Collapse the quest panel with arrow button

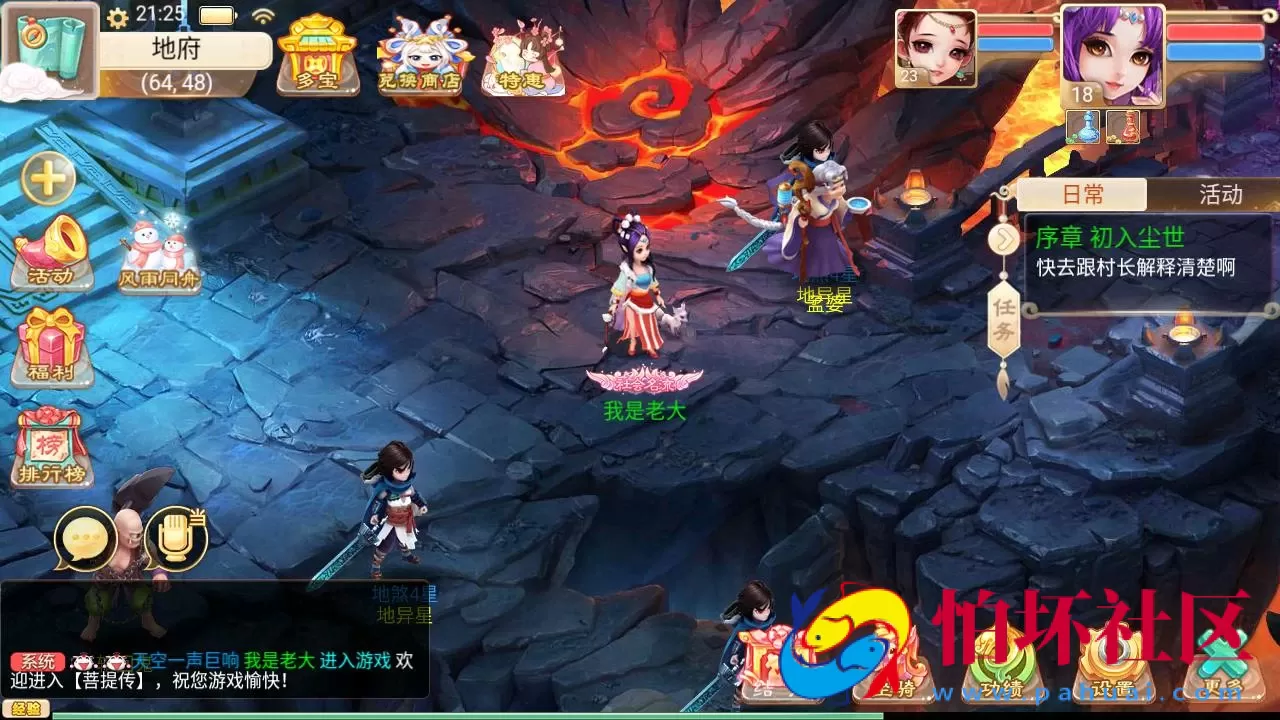tap(1003, 239)
